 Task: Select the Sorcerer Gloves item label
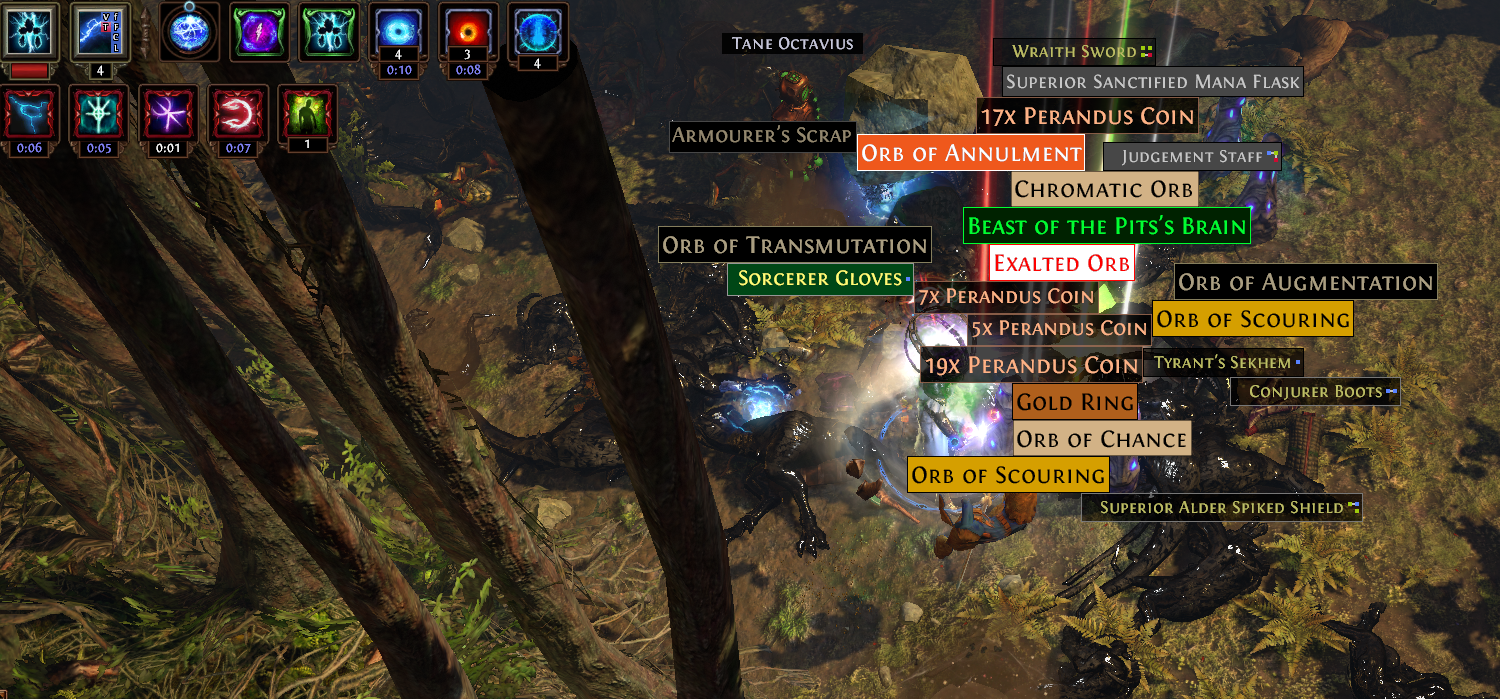point(820,279)
